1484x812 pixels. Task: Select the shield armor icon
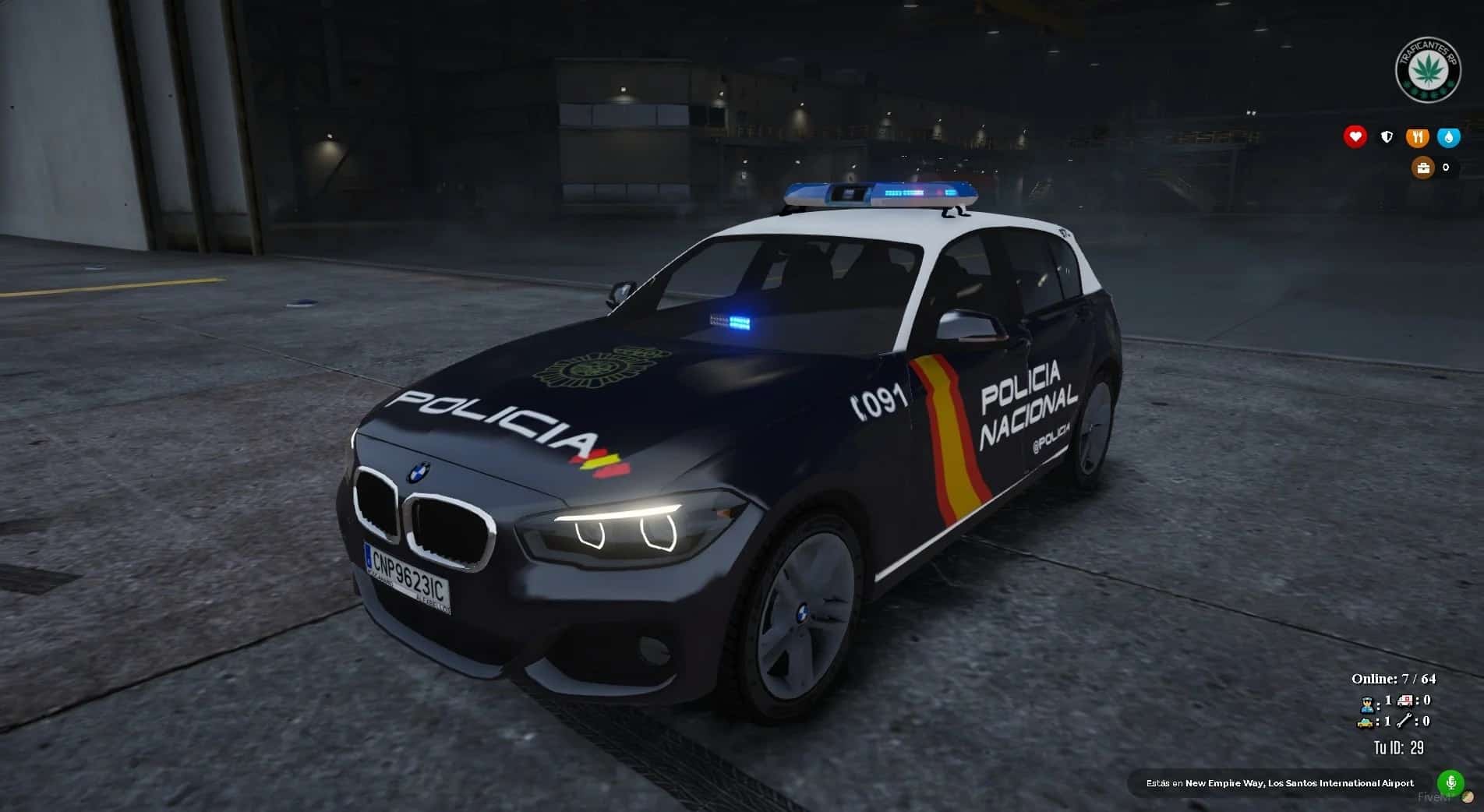pos(1387,137)
